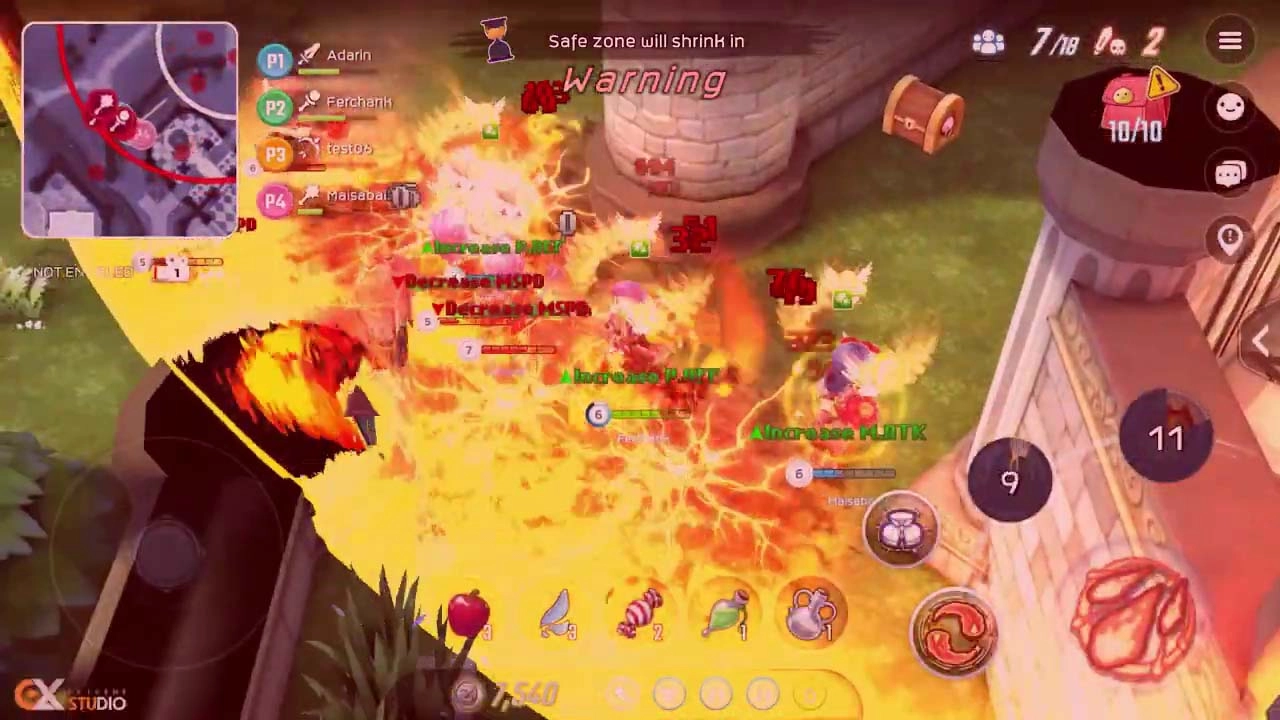Tap the minimap in the corner

(129, 130)
